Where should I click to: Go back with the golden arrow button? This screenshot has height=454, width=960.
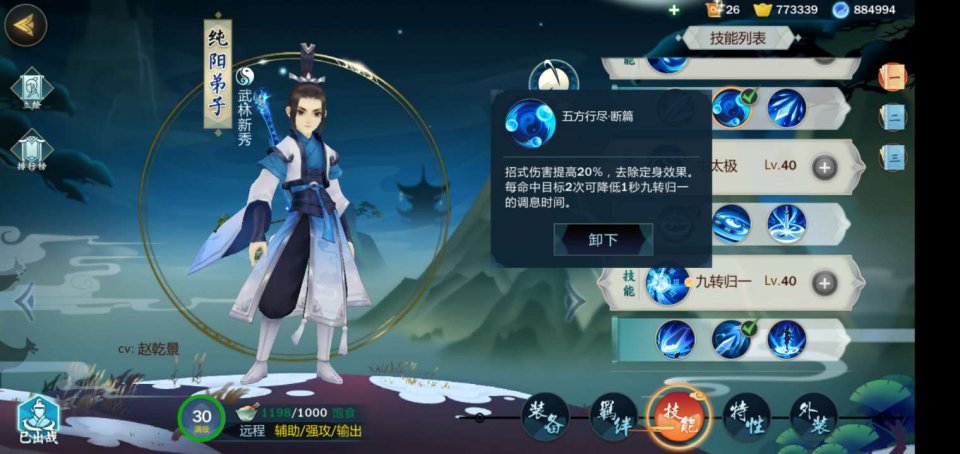(x=25, y=25)
